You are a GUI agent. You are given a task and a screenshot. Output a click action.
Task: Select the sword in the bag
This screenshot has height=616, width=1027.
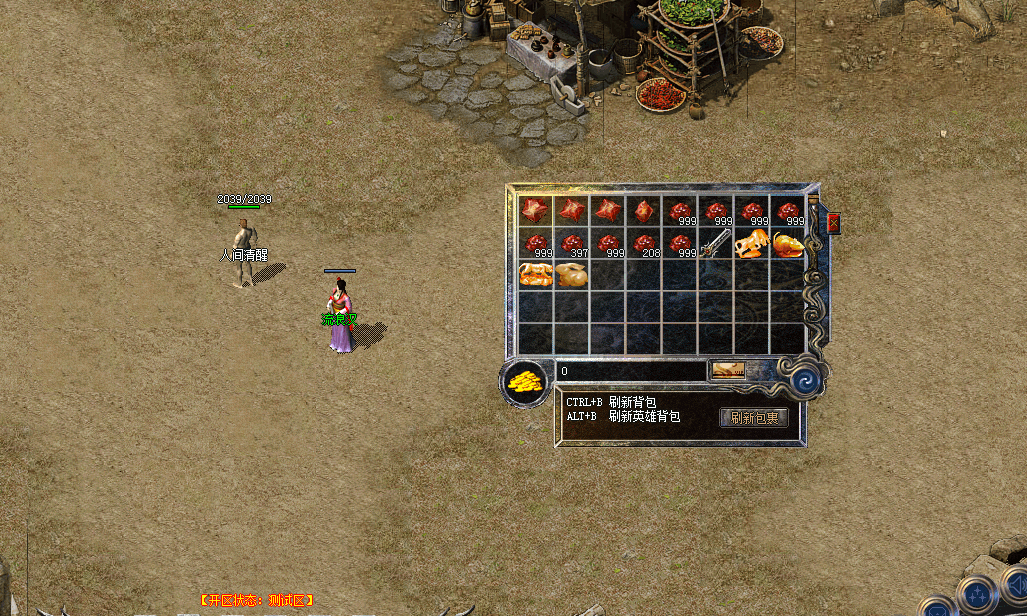pyautogui.click(x=714, y=243)
